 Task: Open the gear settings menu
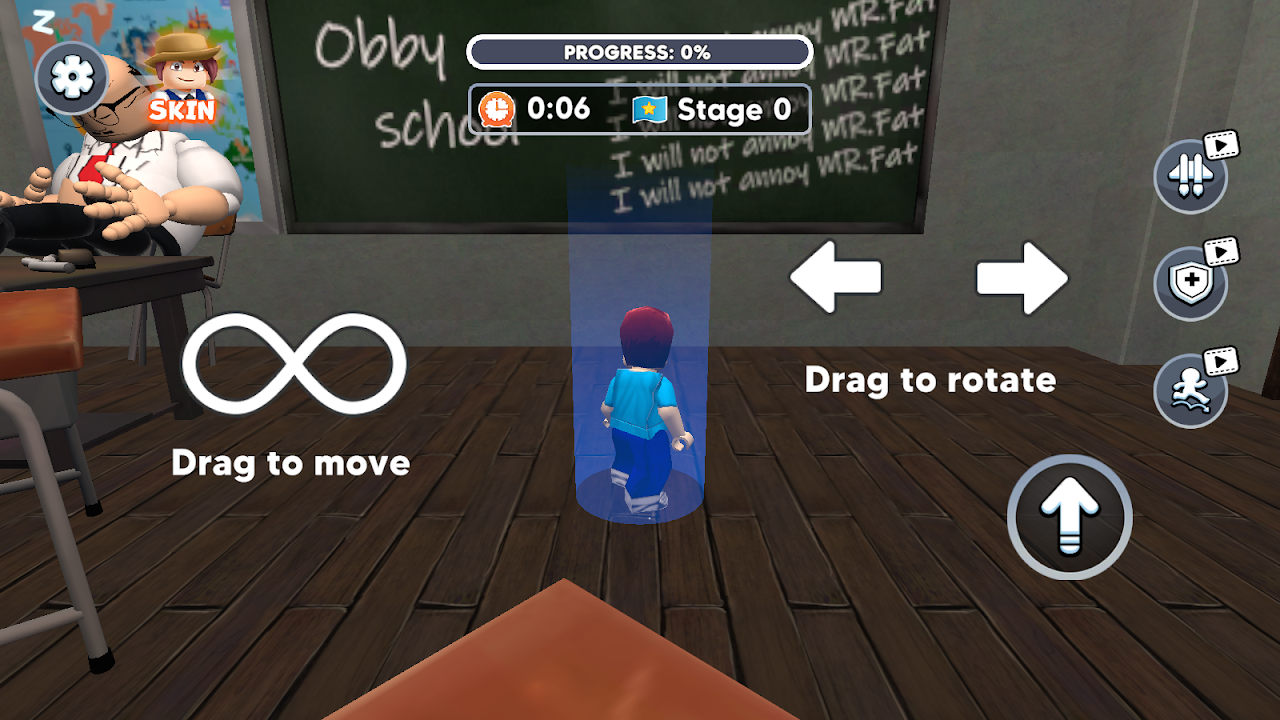tap(71, 78)
